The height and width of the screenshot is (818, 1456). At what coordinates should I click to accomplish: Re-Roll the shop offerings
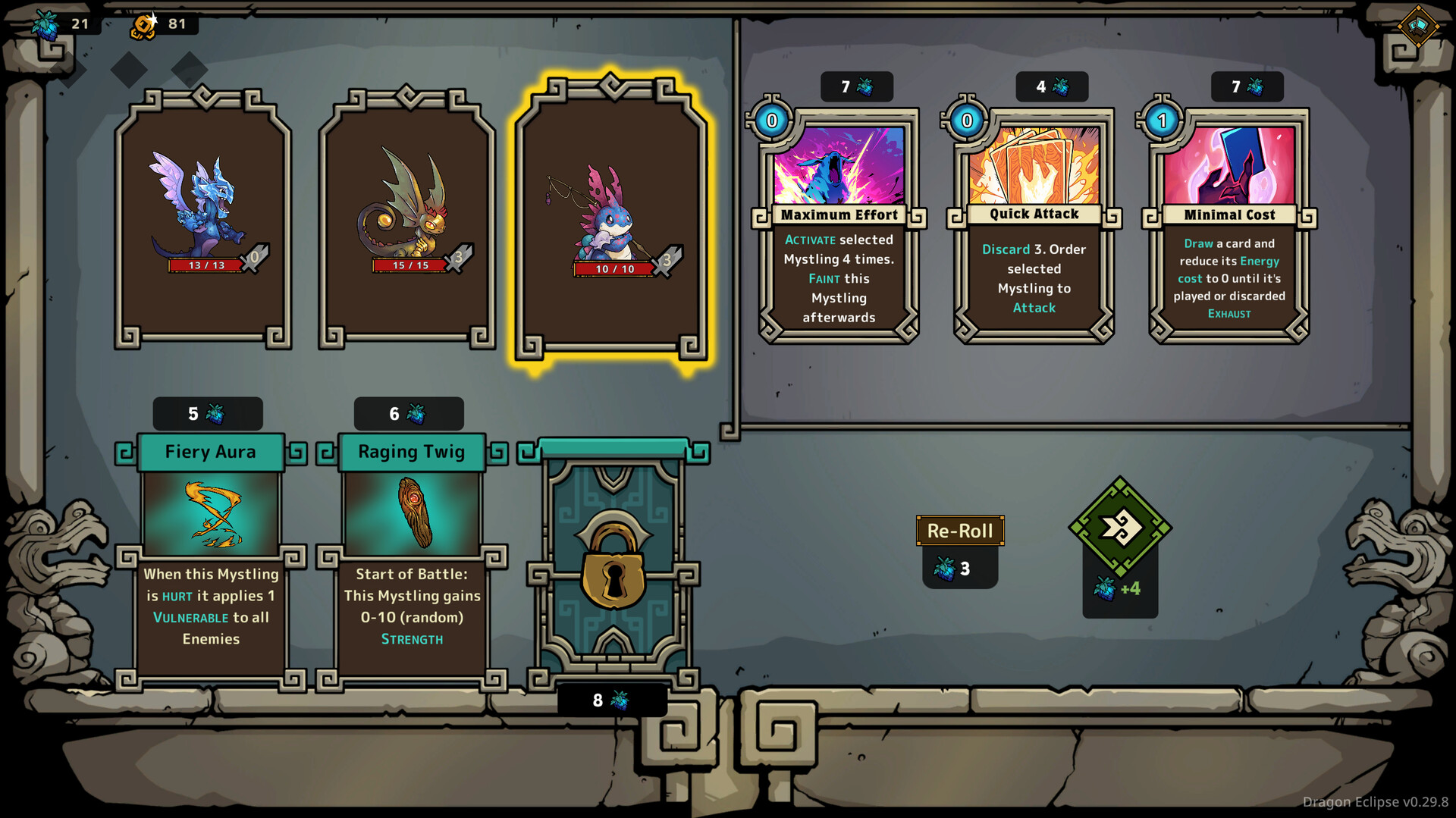960,531
